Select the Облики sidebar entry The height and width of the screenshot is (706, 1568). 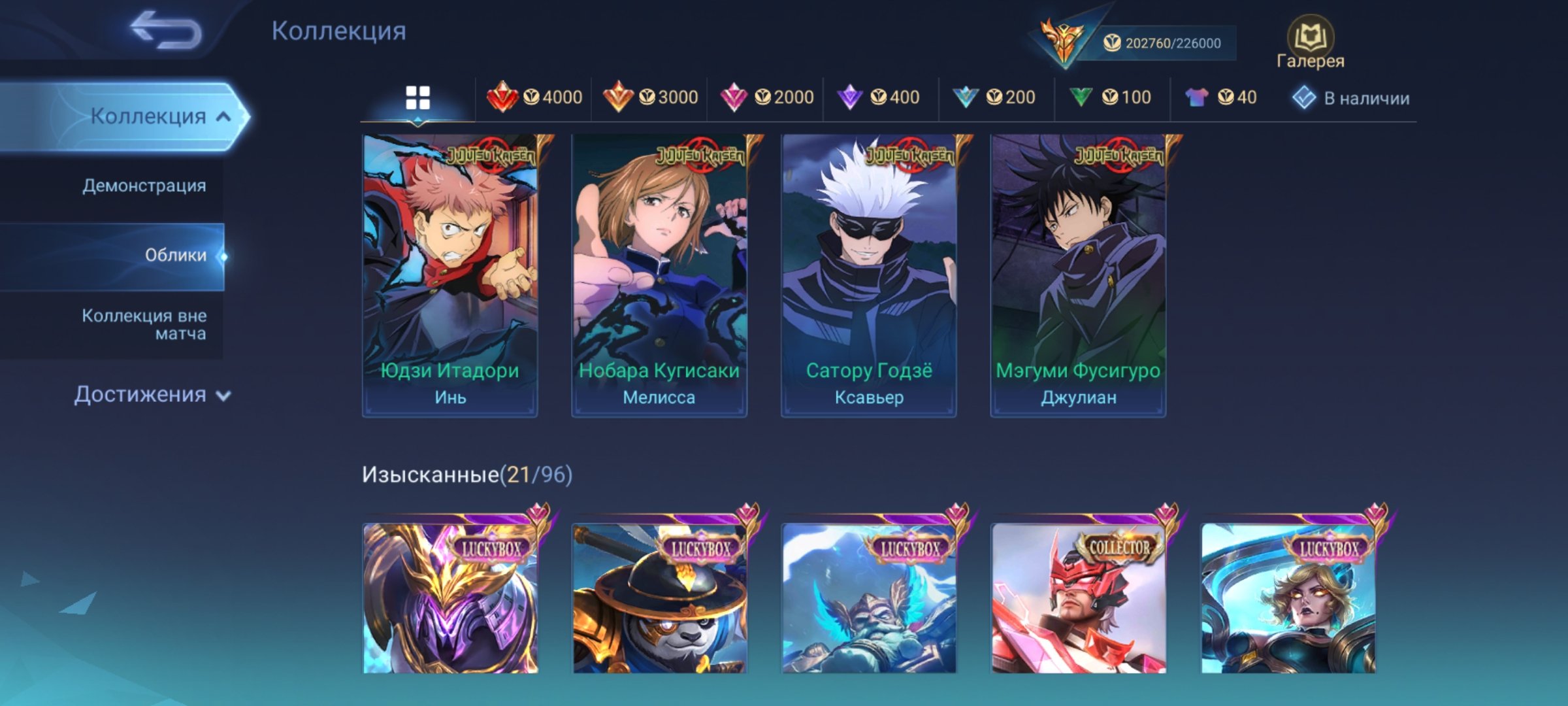[175, 255]
